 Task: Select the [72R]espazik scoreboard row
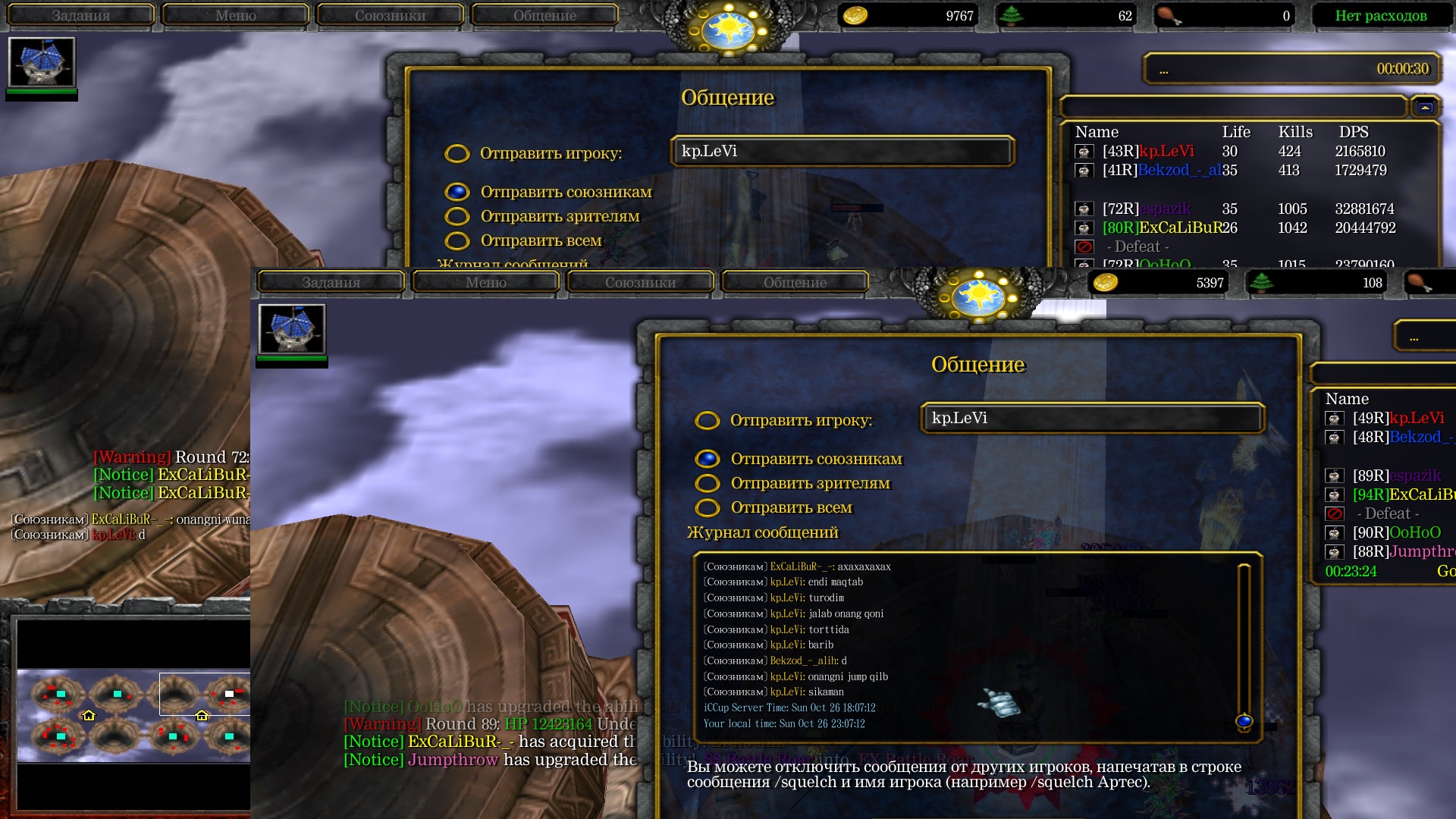click(x=1147, y=209)
